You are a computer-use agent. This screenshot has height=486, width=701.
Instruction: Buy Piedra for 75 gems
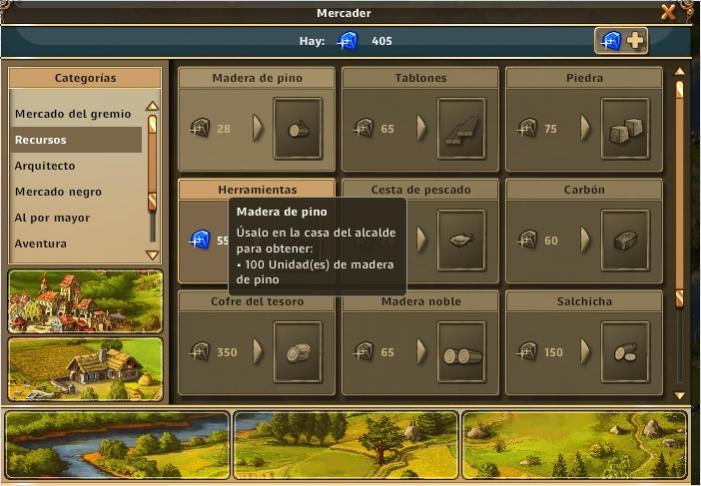[625, 129]
